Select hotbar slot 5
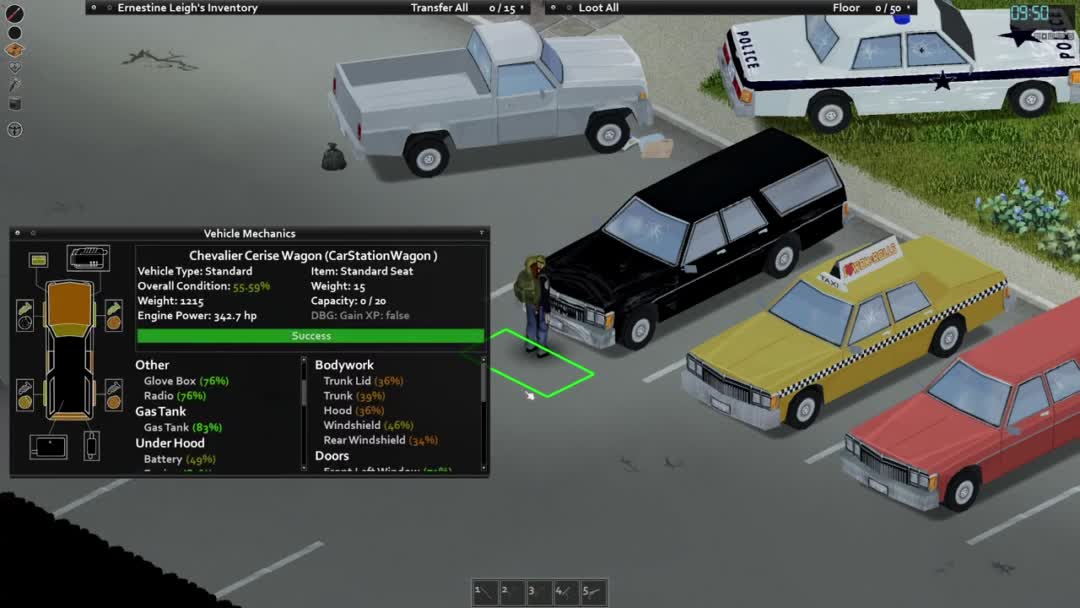Image resolution: width=1080 pixels, height=608 pixels. [x=593, y=592]
